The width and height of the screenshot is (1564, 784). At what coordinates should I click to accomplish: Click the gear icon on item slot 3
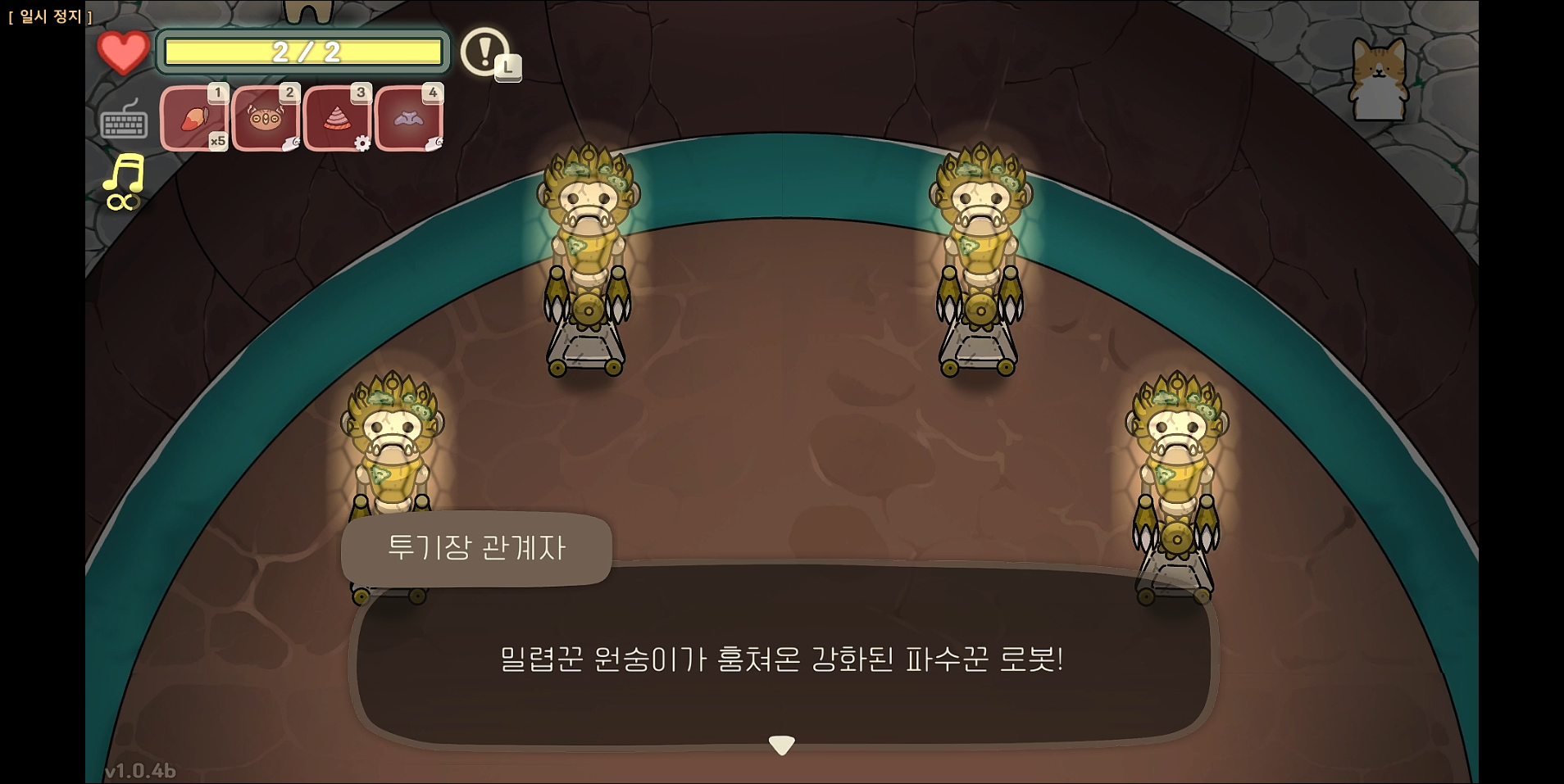[x=363, y=143]
